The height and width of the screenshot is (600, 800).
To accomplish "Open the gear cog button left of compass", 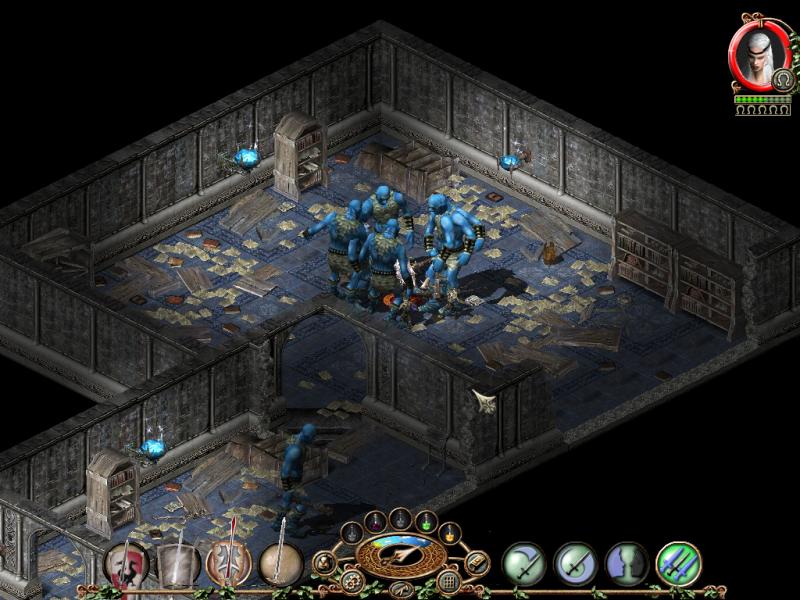I will pyautogui.click(x=350, y=579).
